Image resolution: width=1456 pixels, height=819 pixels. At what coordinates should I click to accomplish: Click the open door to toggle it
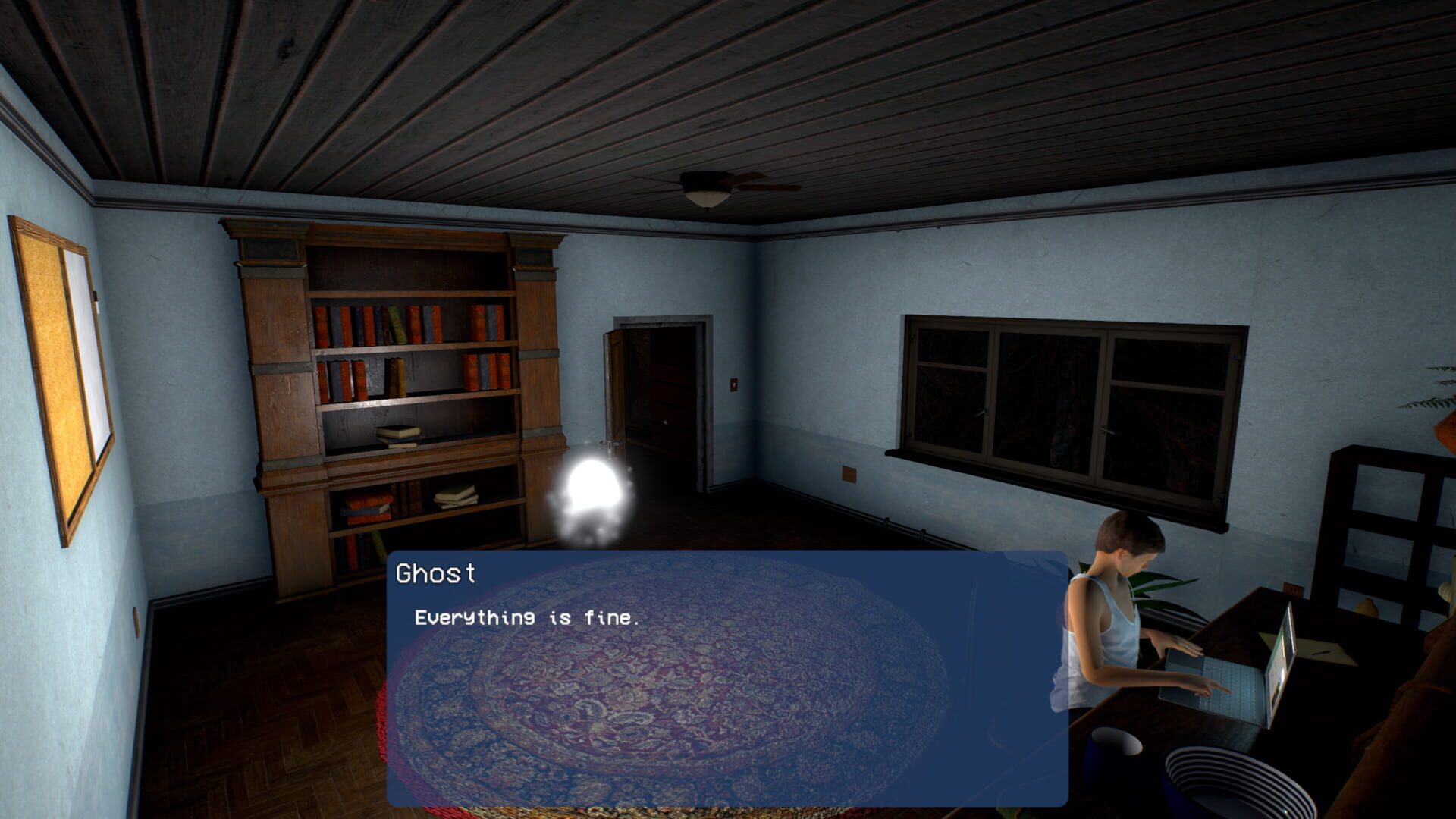coord(618,387)
